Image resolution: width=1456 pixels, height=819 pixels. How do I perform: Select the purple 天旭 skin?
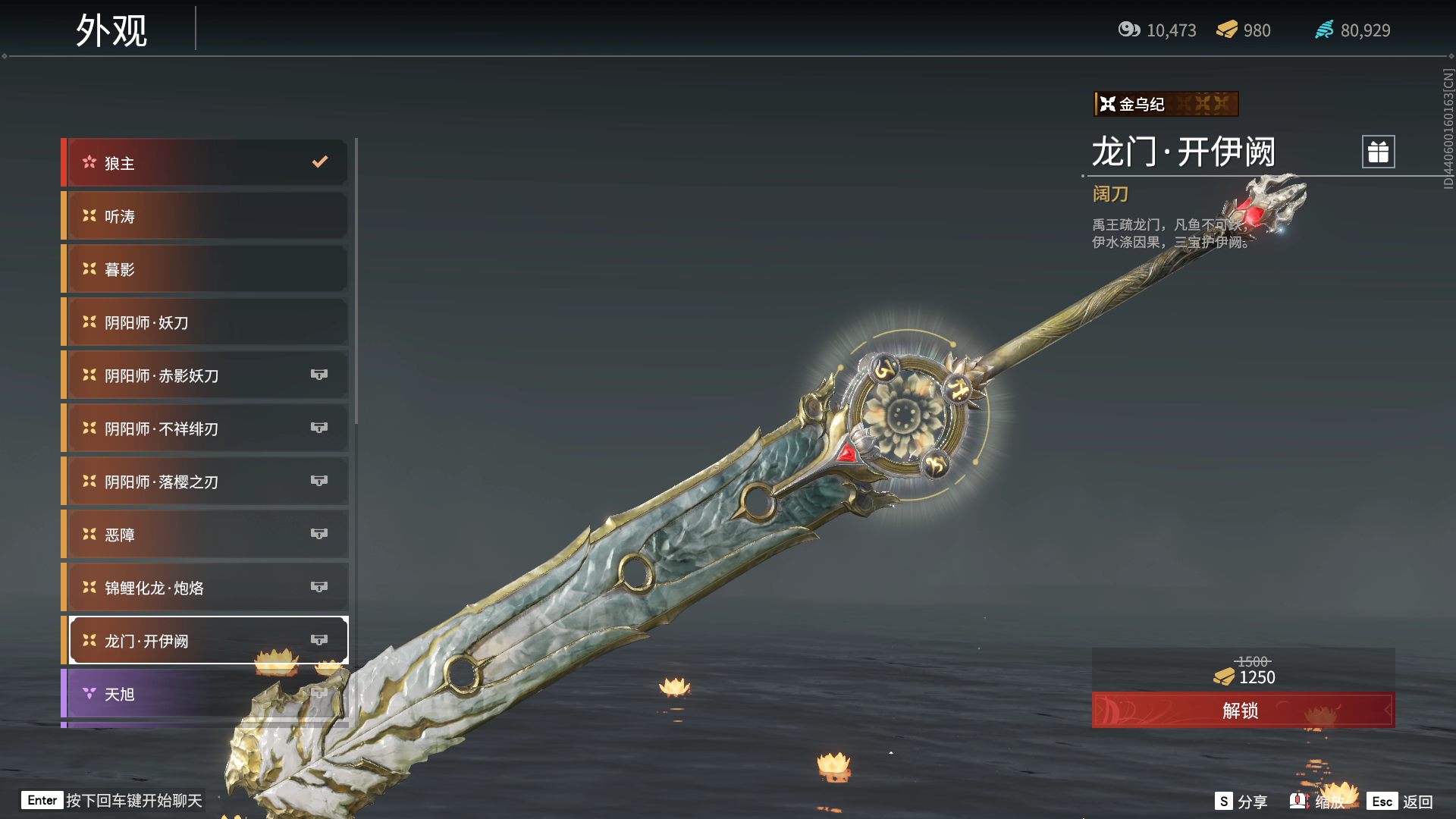[x=206, y=694]
